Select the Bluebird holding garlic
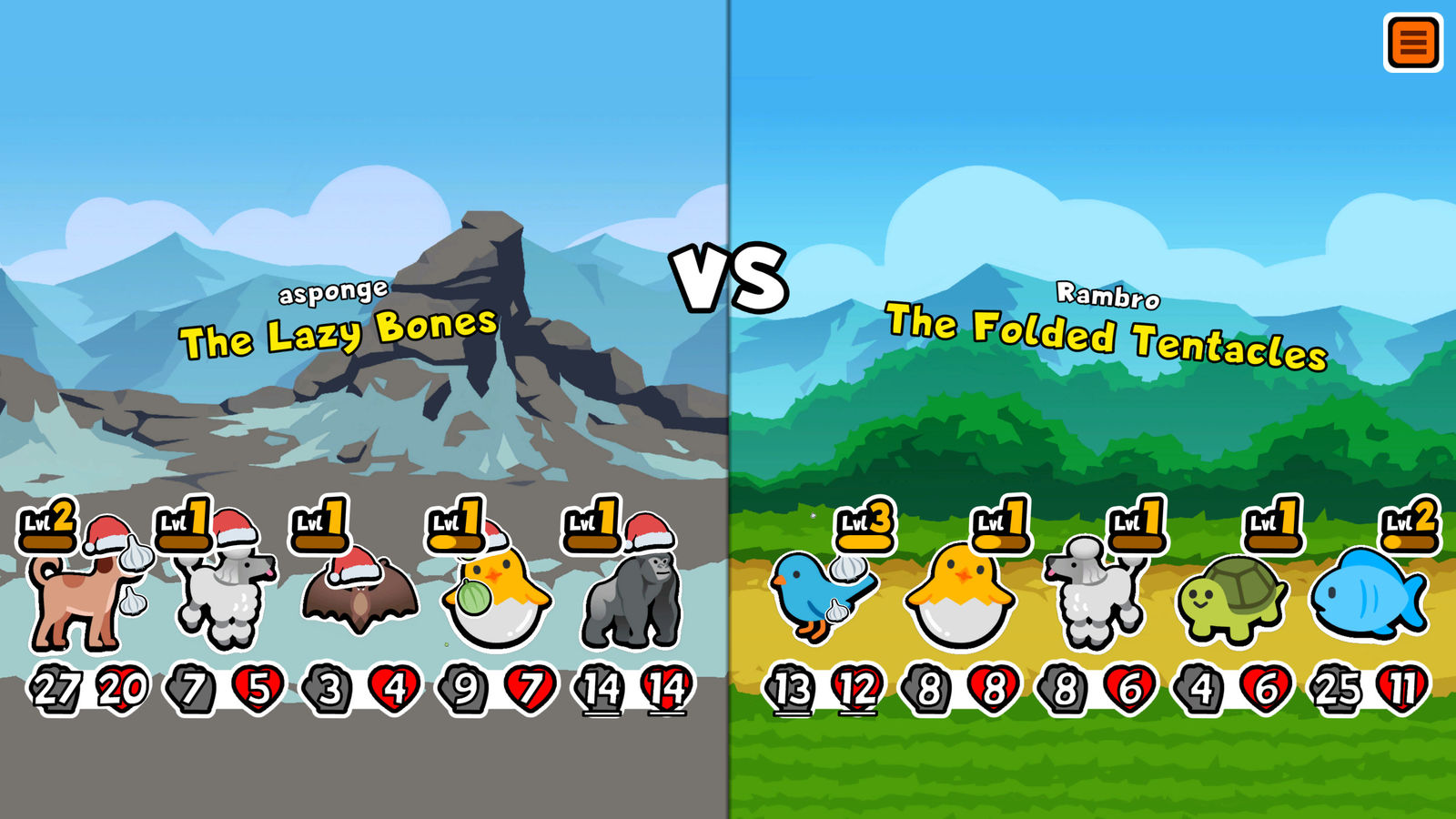 click(x=810, y=596)
